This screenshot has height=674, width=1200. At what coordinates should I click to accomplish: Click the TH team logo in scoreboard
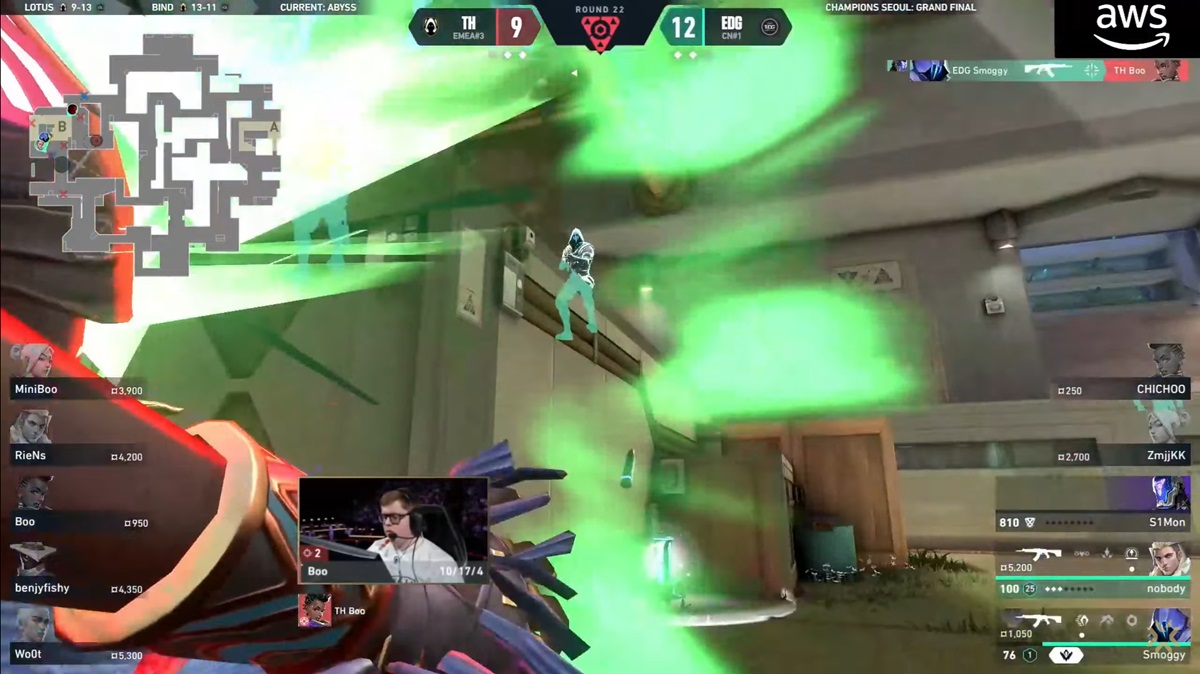pyautogui.click(x=429, y=28)
